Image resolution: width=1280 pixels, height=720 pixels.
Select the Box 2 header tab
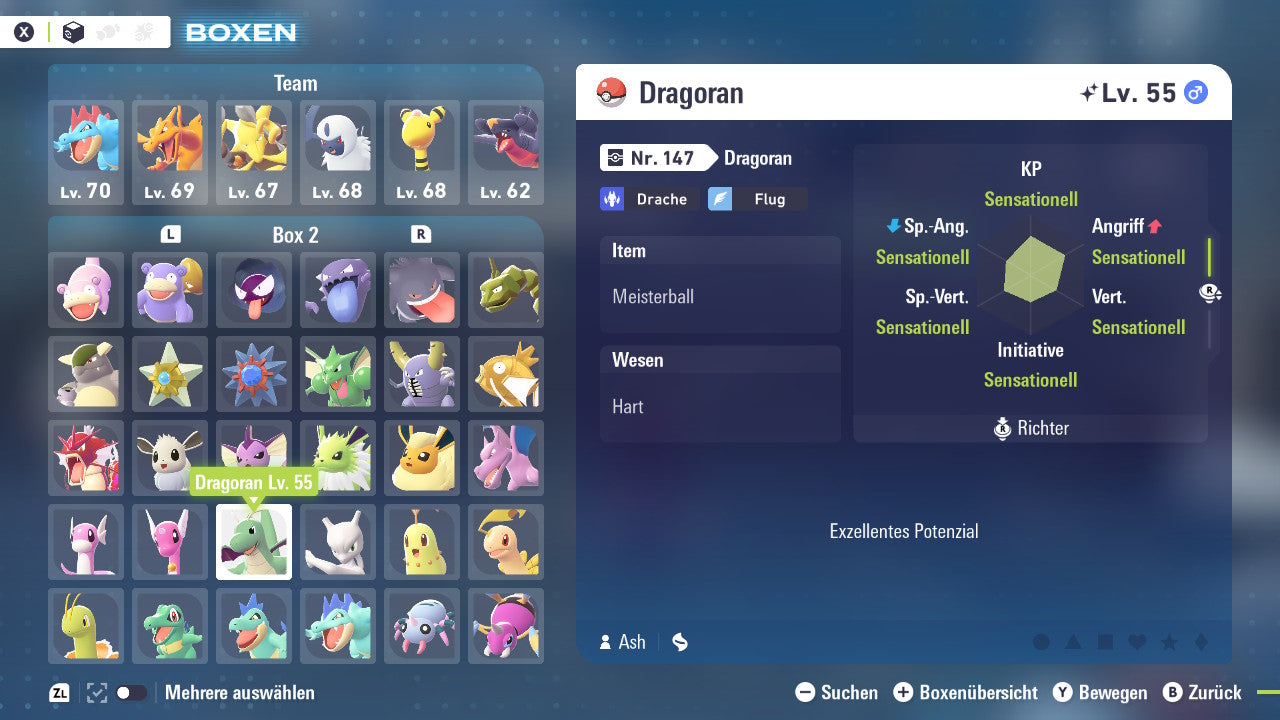[295, 235]
